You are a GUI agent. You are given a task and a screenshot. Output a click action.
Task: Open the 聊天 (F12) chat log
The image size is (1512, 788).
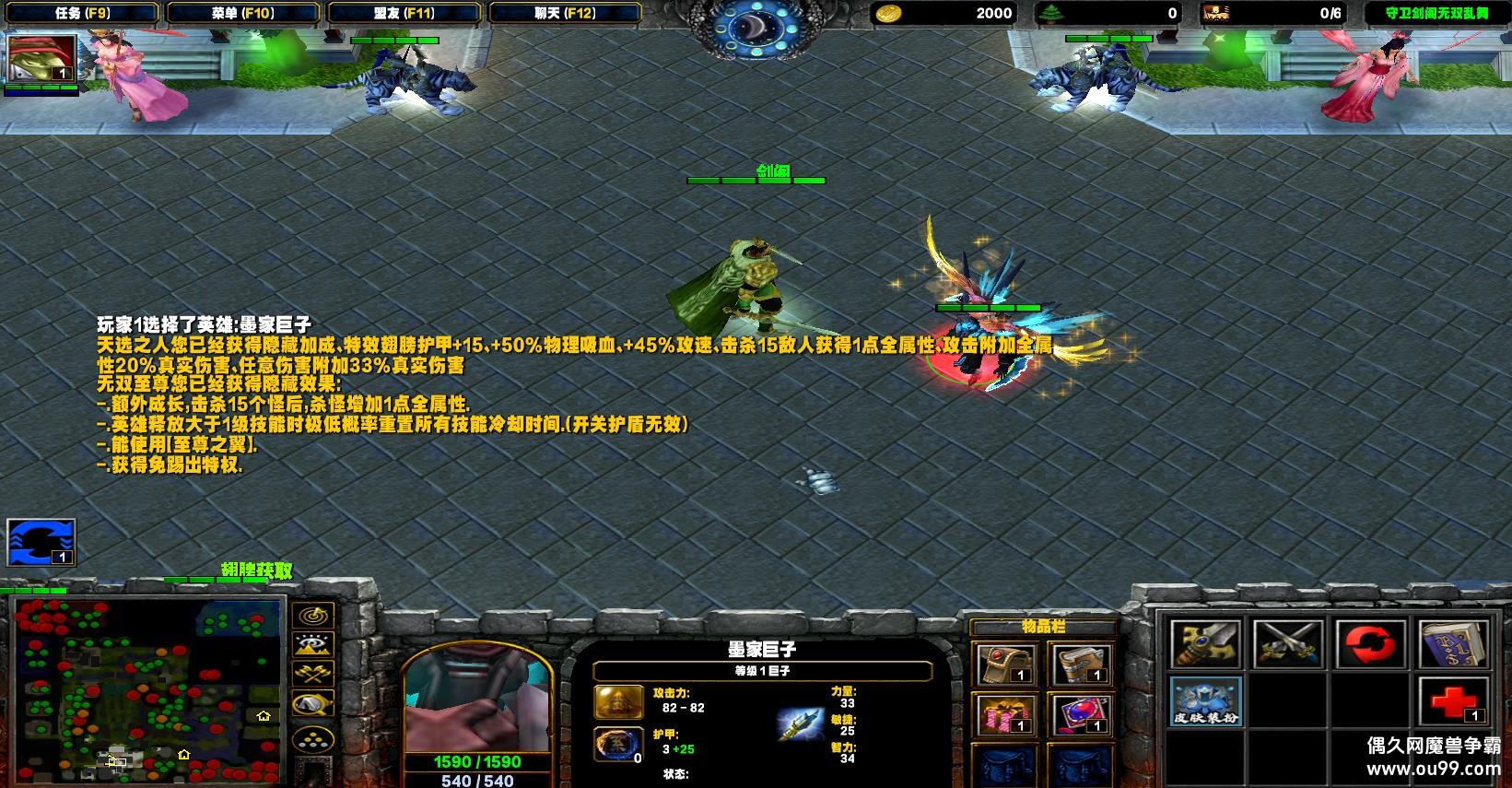[x=565, y=13]
